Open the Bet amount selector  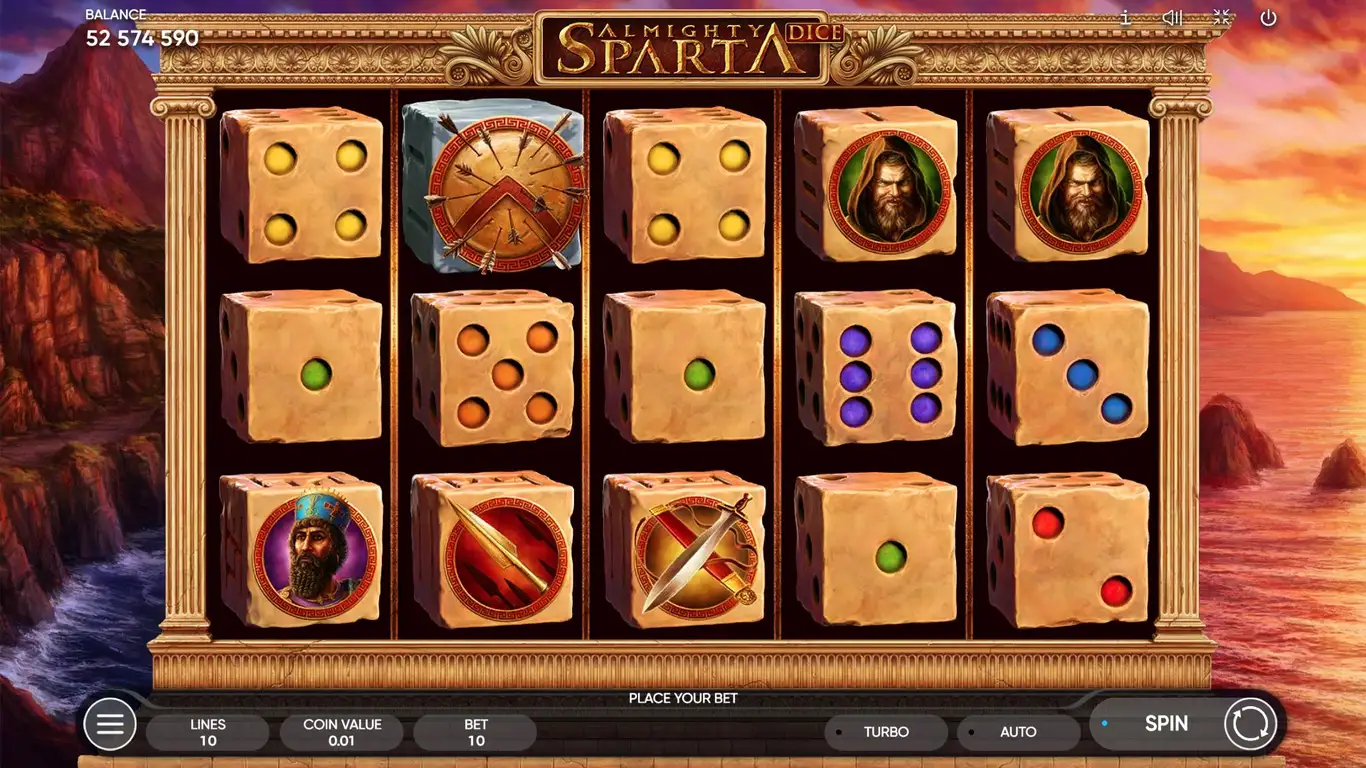[476, 732]
